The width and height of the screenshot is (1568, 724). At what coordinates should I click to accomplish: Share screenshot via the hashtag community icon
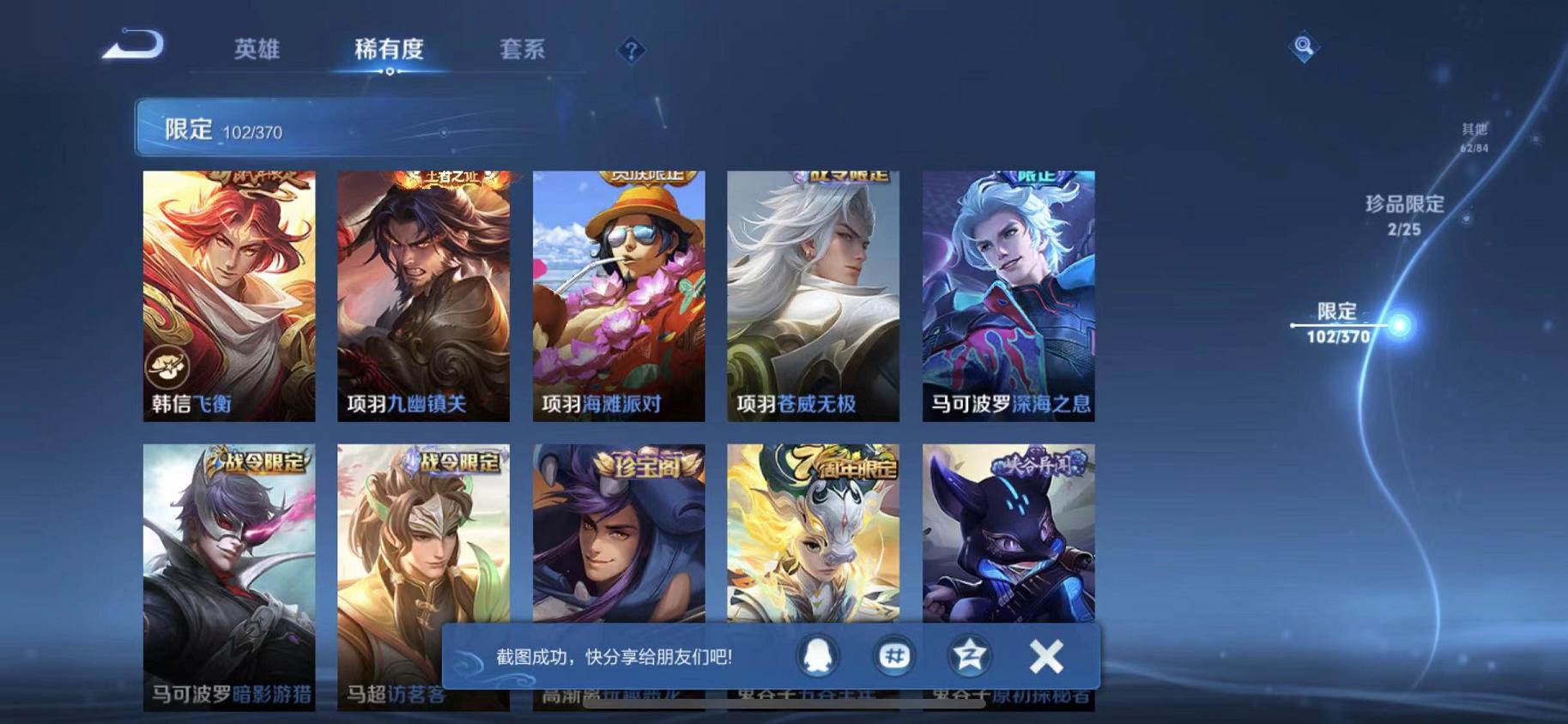[893, 655]
